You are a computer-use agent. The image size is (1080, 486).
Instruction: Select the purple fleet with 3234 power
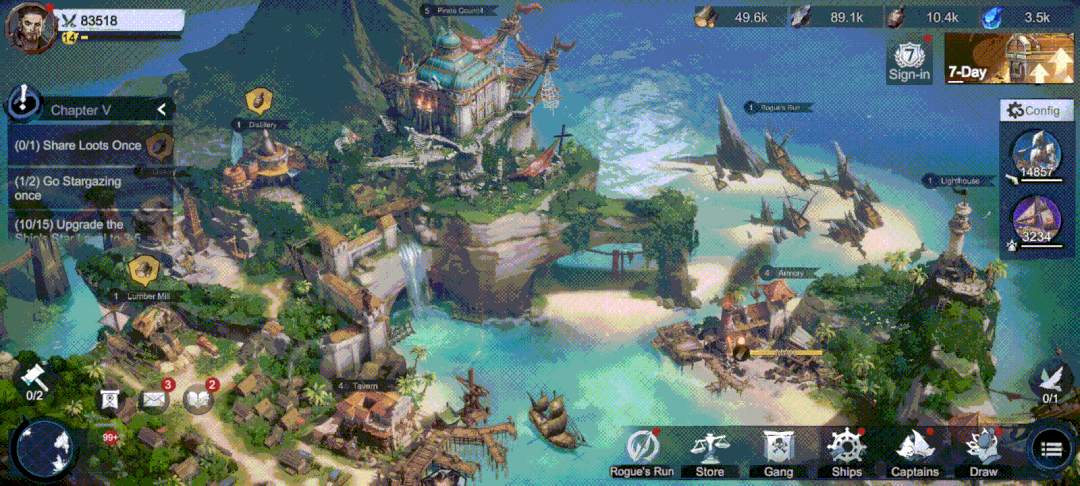1036,219
